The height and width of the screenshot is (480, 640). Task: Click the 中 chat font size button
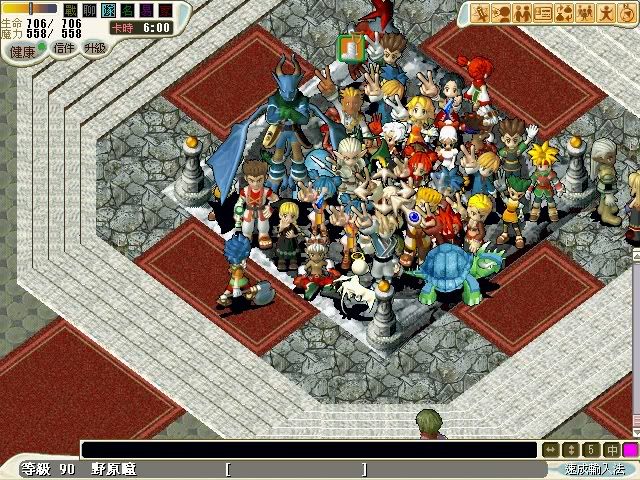(x=611, y=450)
